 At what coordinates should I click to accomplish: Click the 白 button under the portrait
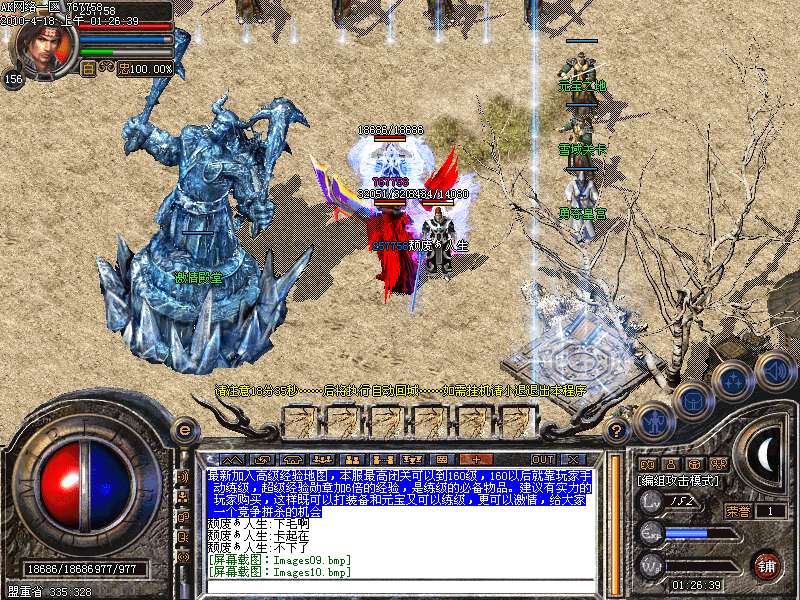[88, 69]
